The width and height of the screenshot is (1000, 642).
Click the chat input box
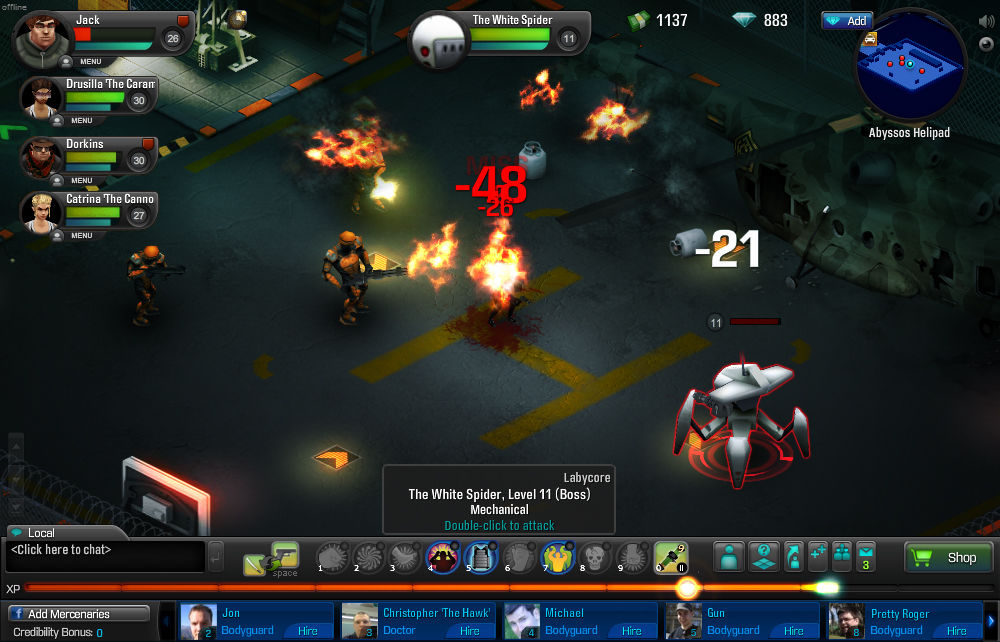104,550
